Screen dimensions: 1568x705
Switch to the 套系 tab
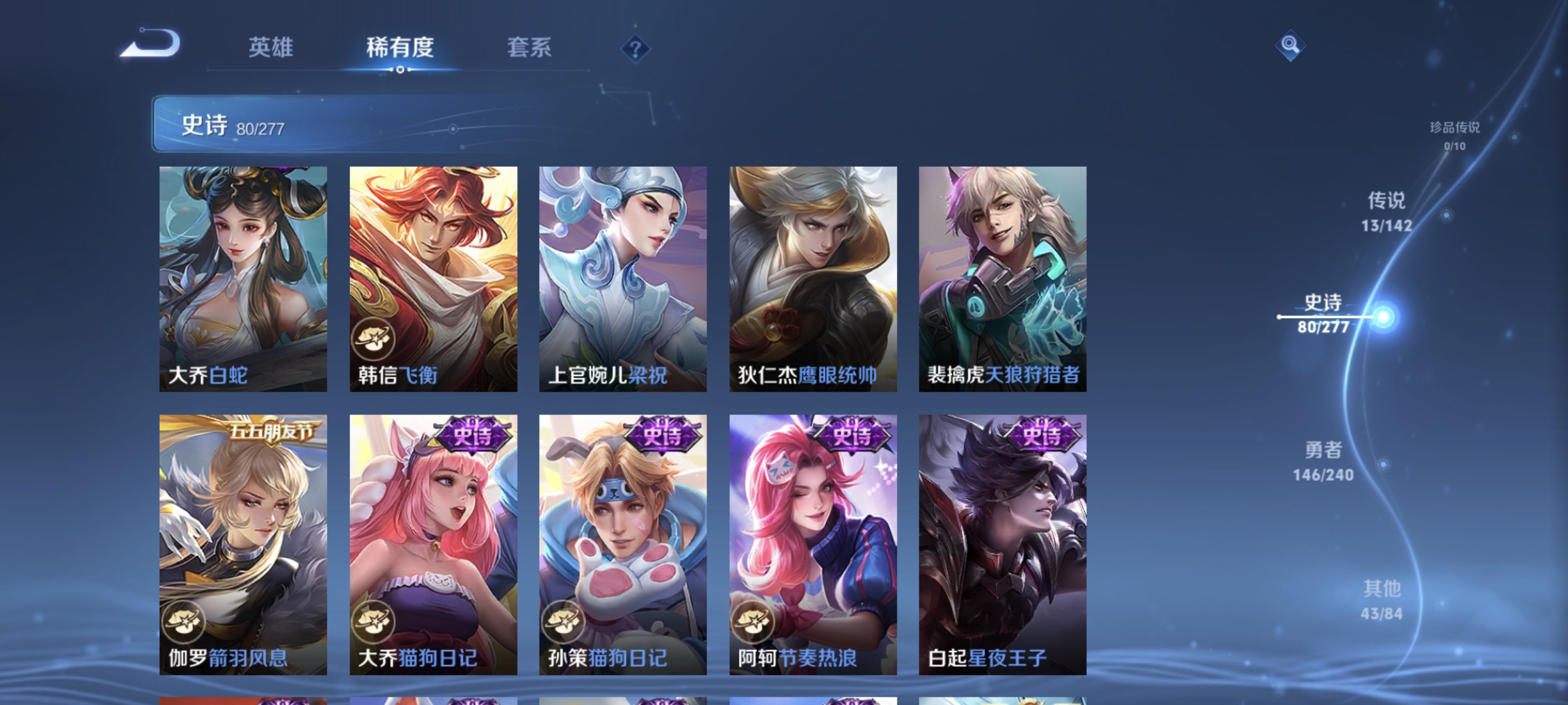pyautogui.click(x=529, y=49)
